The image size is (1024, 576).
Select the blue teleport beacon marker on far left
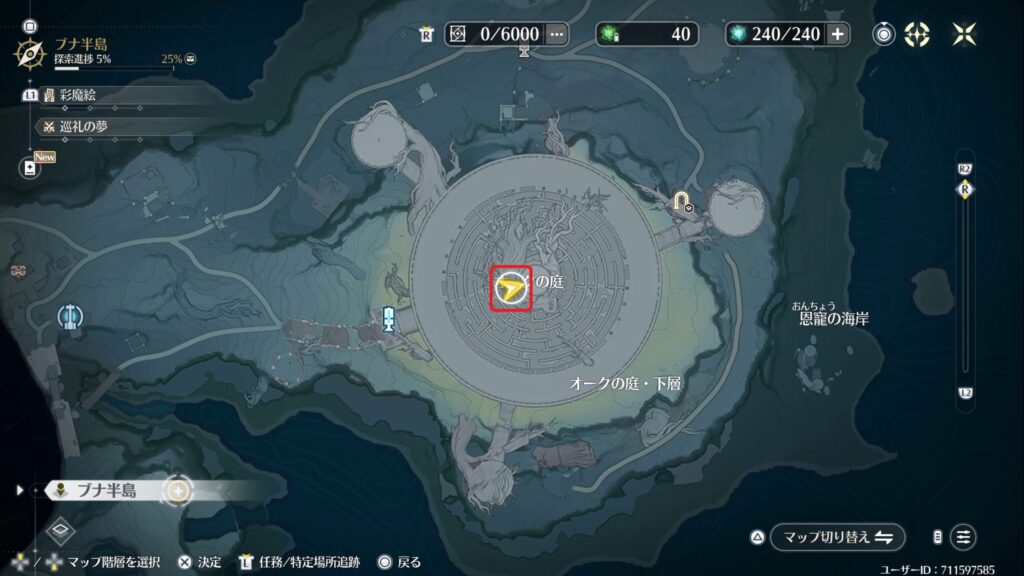pyautogui.click(x=70, y=317)
